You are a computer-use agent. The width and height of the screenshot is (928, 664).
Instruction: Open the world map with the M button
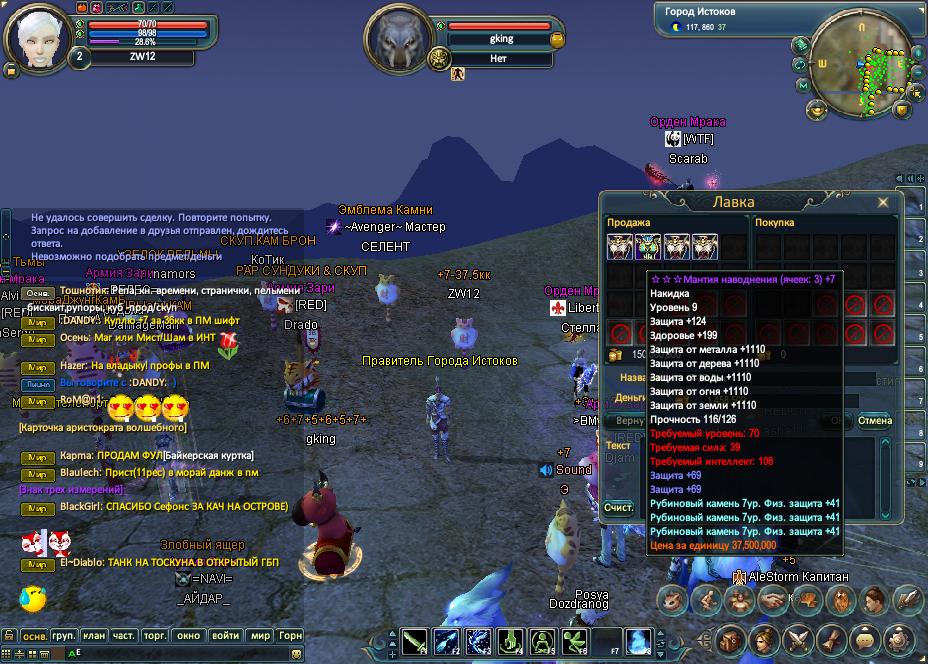click(x=803, y=86)
